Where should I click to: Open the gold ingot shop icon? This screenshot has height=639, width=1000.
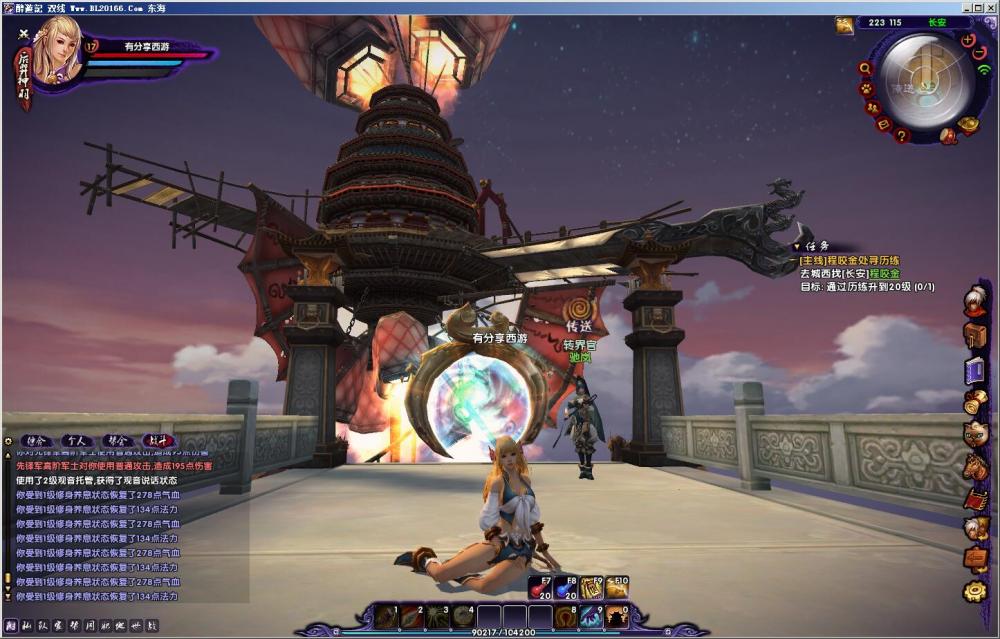(967, 125)
